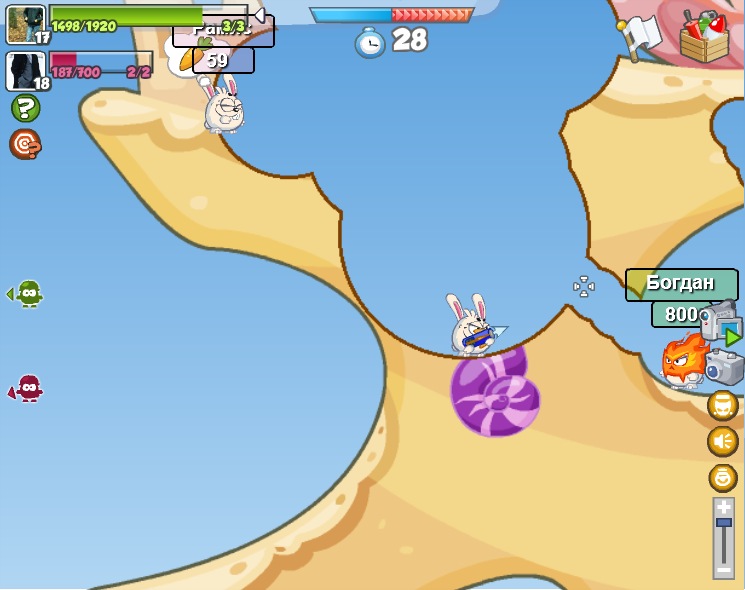The image size is (745, 590).
Task: Open the weapons crate inventory
Action: (x=704, y=37)
